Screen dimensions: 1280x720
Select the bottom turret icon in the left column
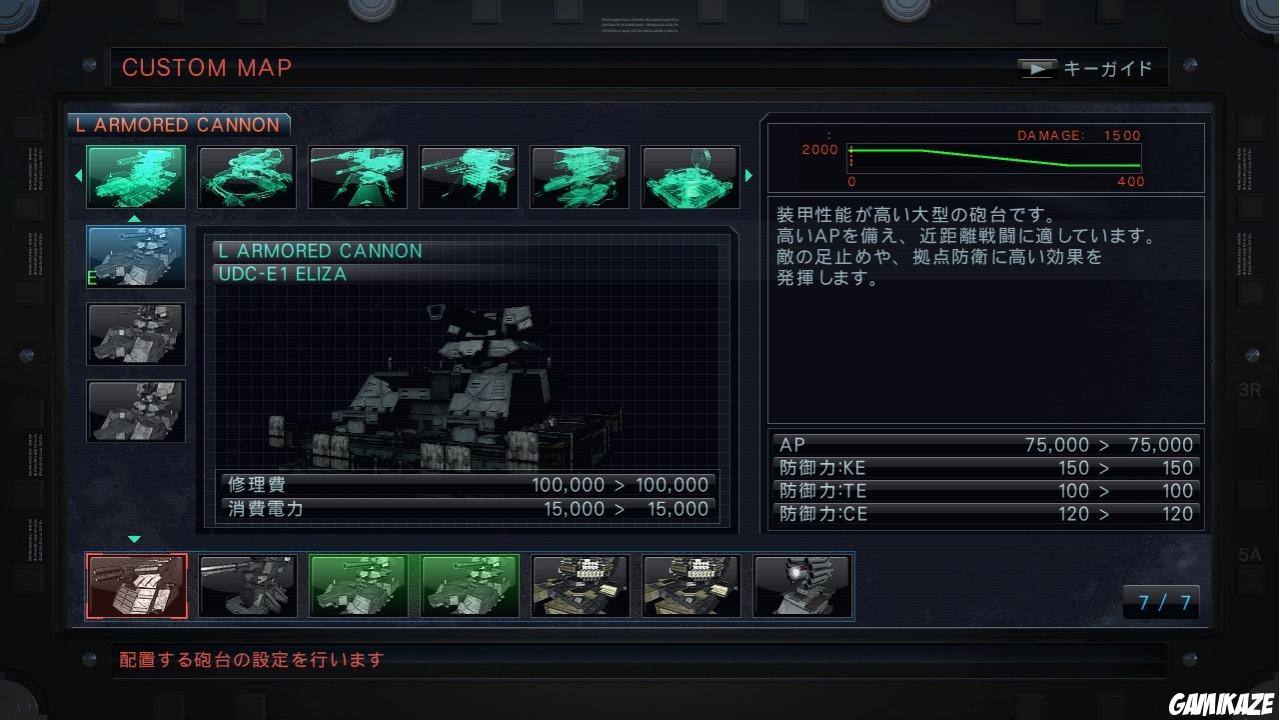pos(135,411)
